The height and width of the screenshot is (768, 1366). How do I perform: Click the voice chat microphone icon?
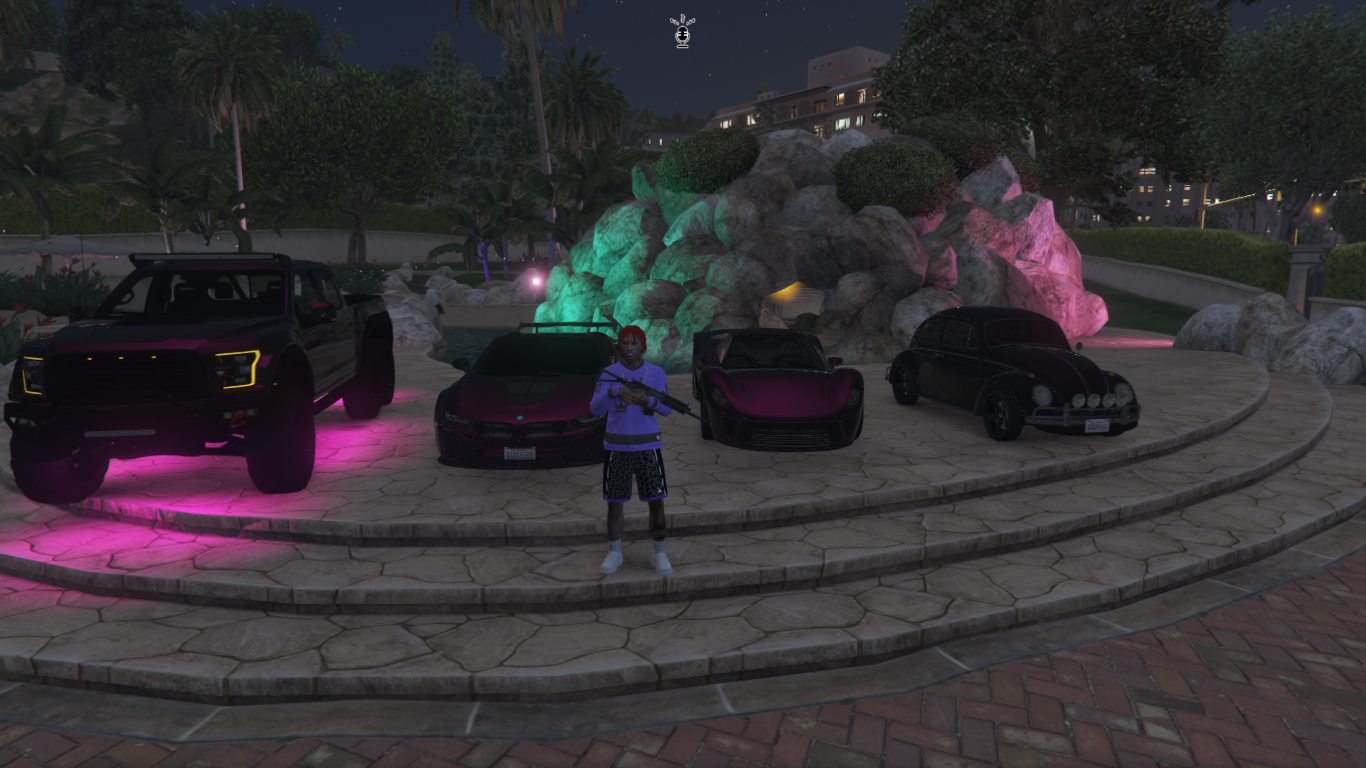coord(683,32)
